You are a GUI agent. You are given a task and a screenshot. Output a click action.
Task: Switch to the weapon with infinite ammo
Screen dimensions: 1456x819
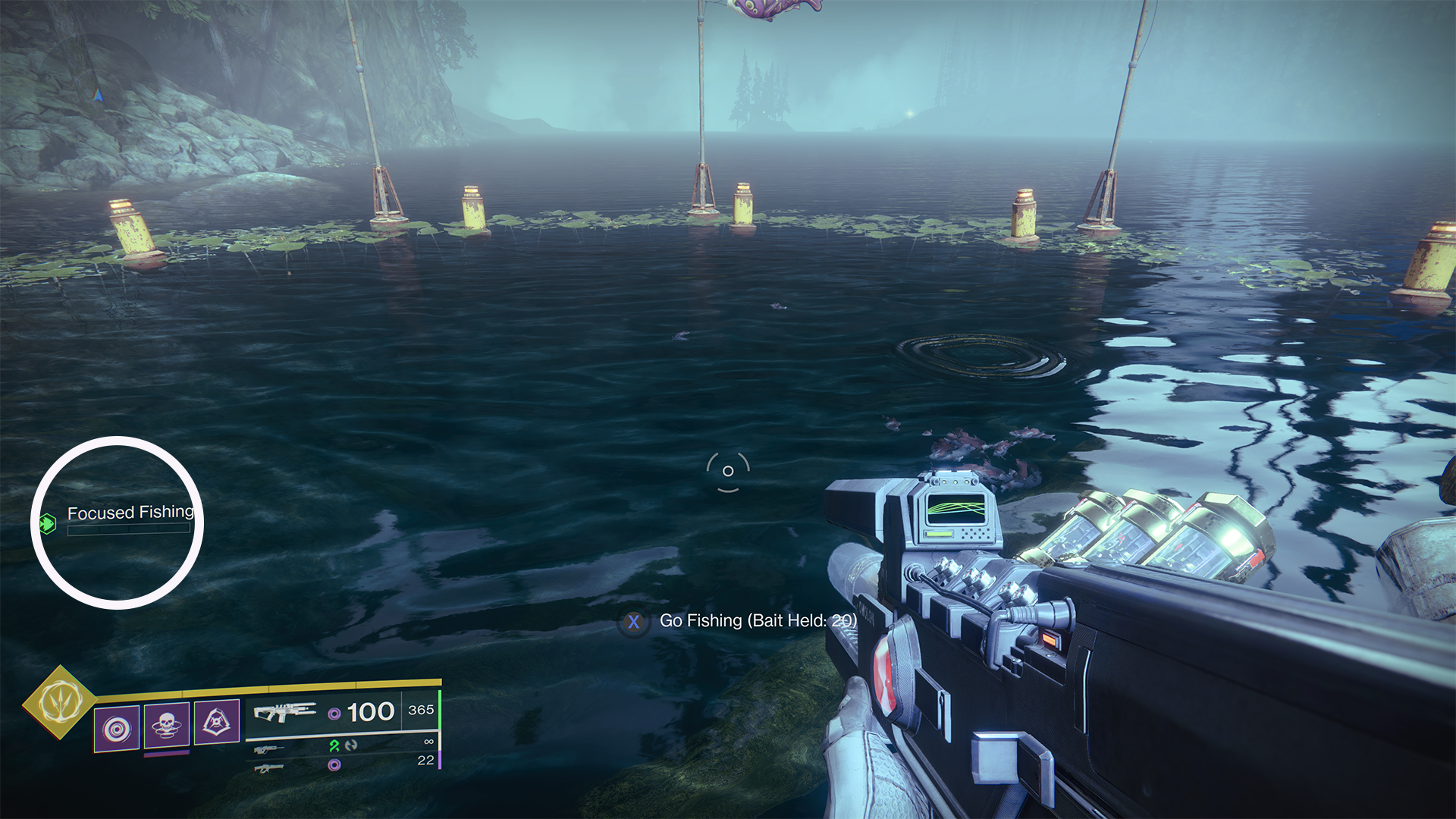269,749
